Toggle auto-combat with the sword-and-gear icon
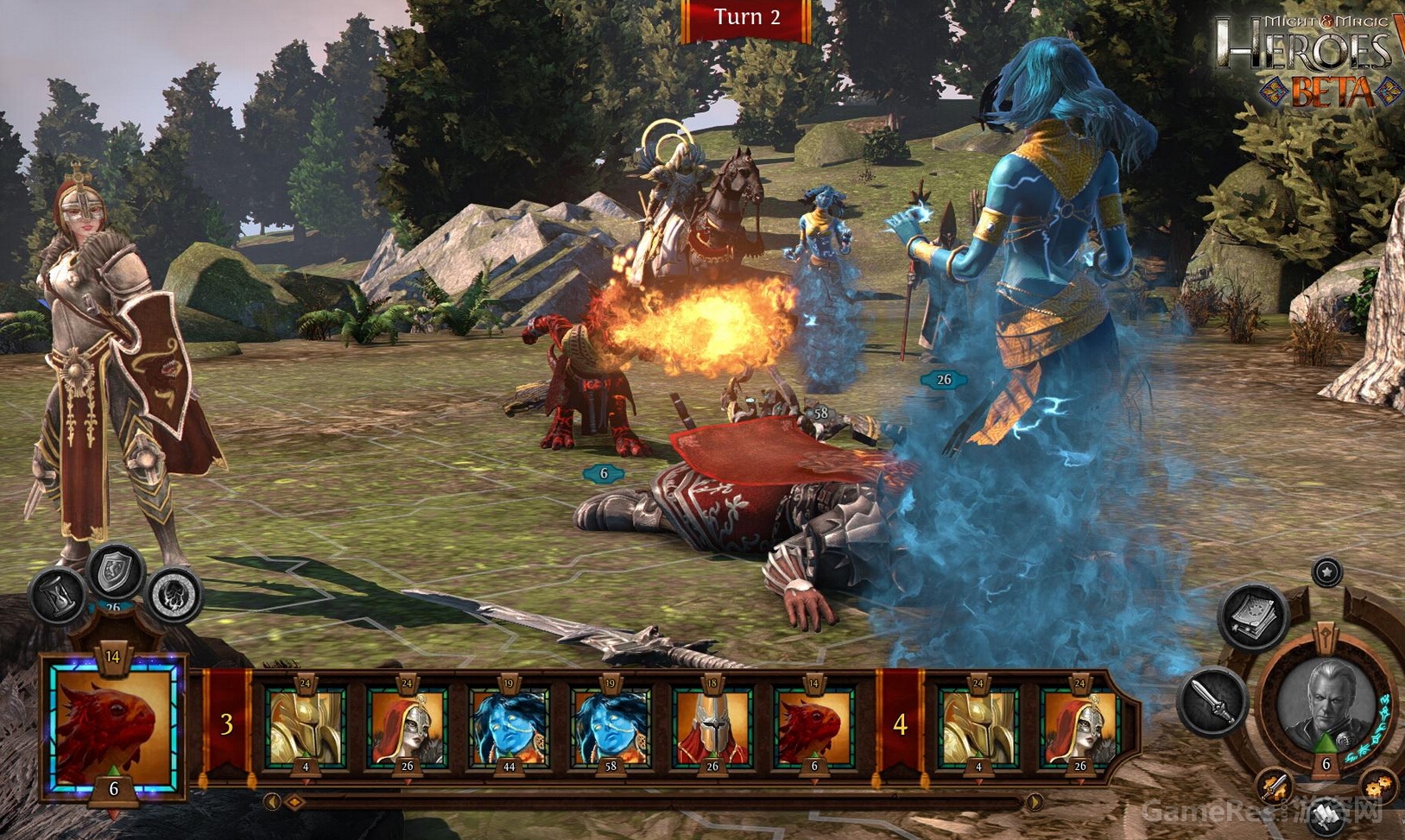Image resolution: width=1405 pixels, height=840 pixels. [1274, 786]
